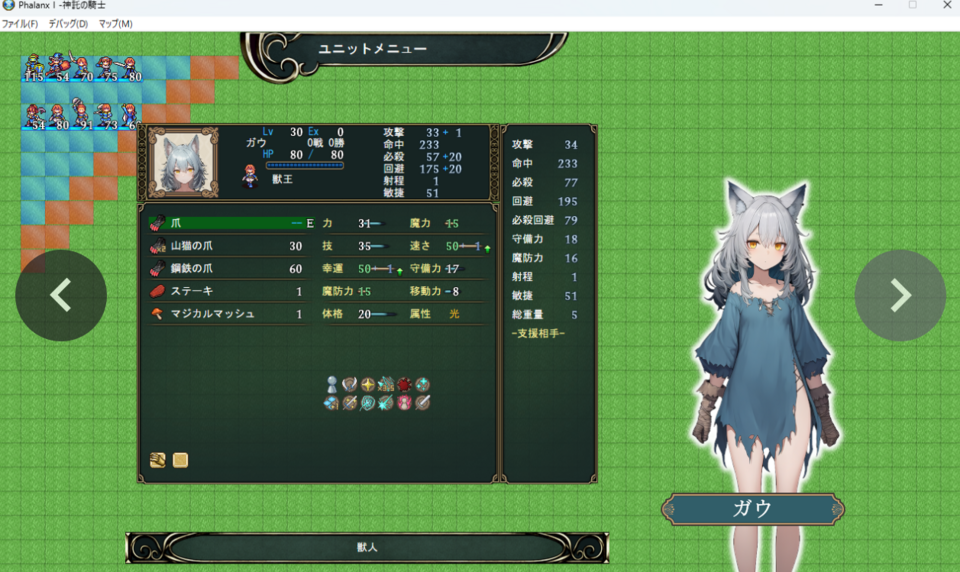The height and width of the screenshot is (572, 960).
Task: Click the plain gold square badge icon
Action: coord(180,460)
